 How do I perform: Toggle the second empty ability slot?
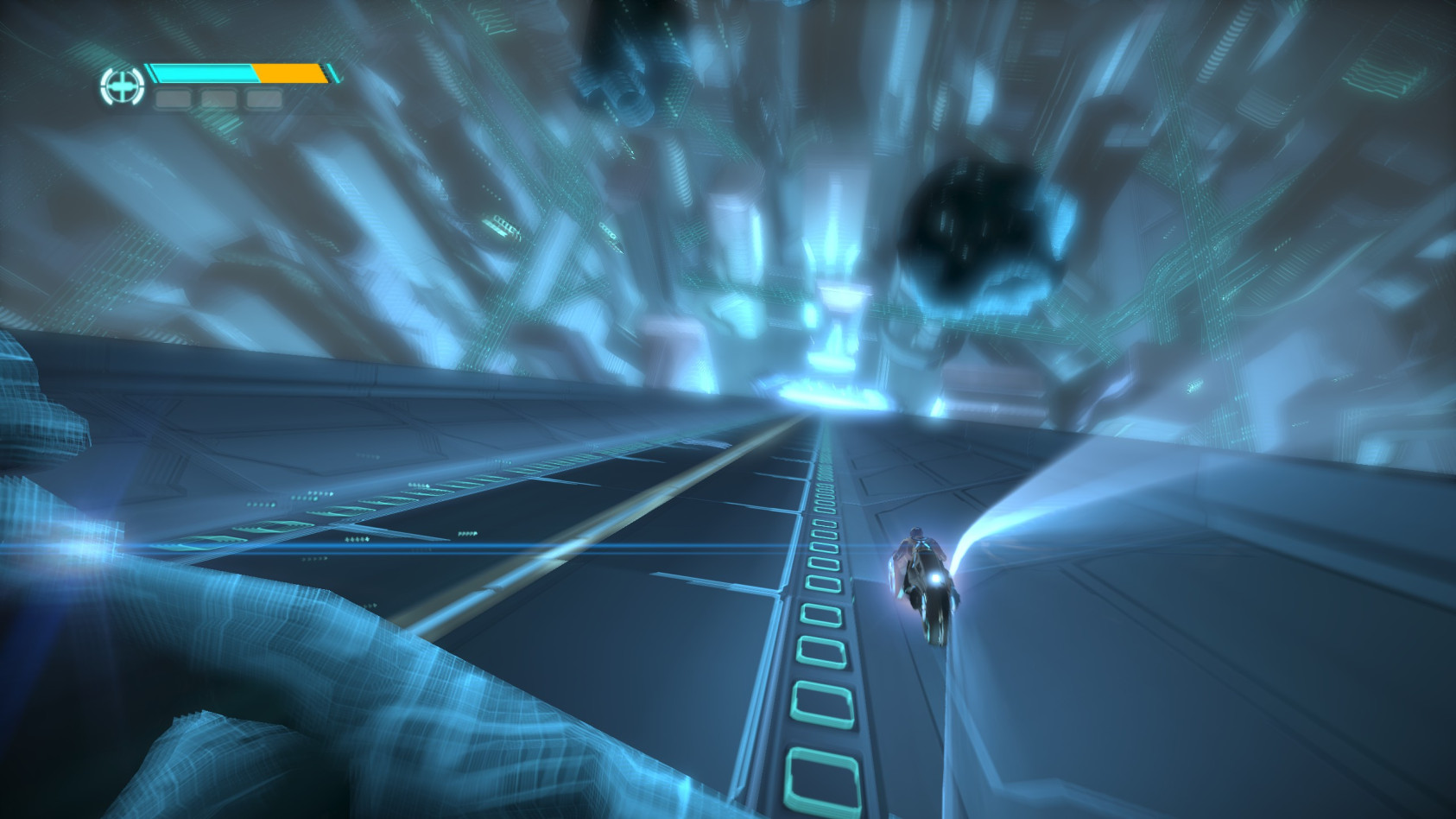[x=218, y=98]
